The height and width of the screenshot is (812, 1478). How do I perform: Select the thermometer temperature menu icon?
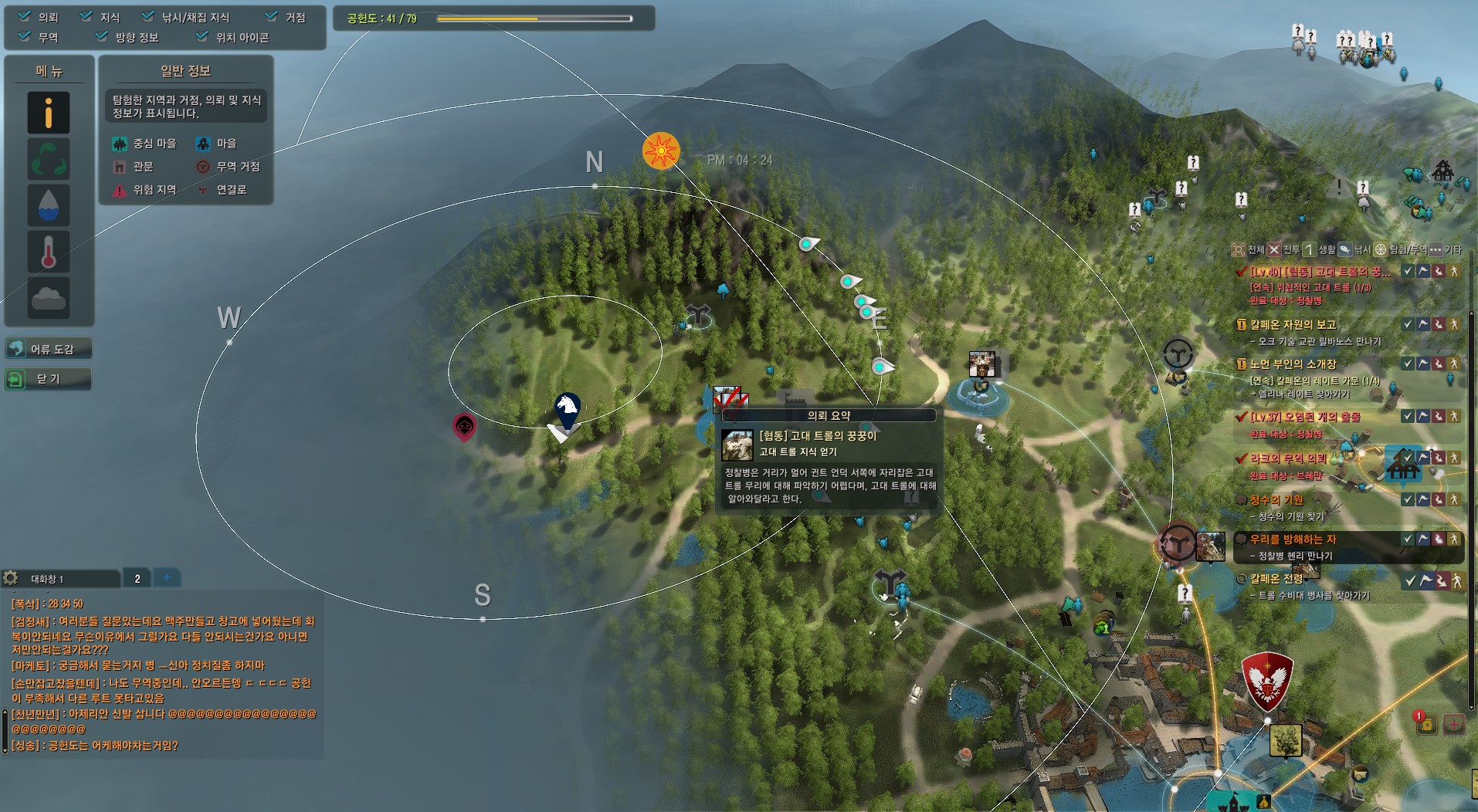[49, 252]
